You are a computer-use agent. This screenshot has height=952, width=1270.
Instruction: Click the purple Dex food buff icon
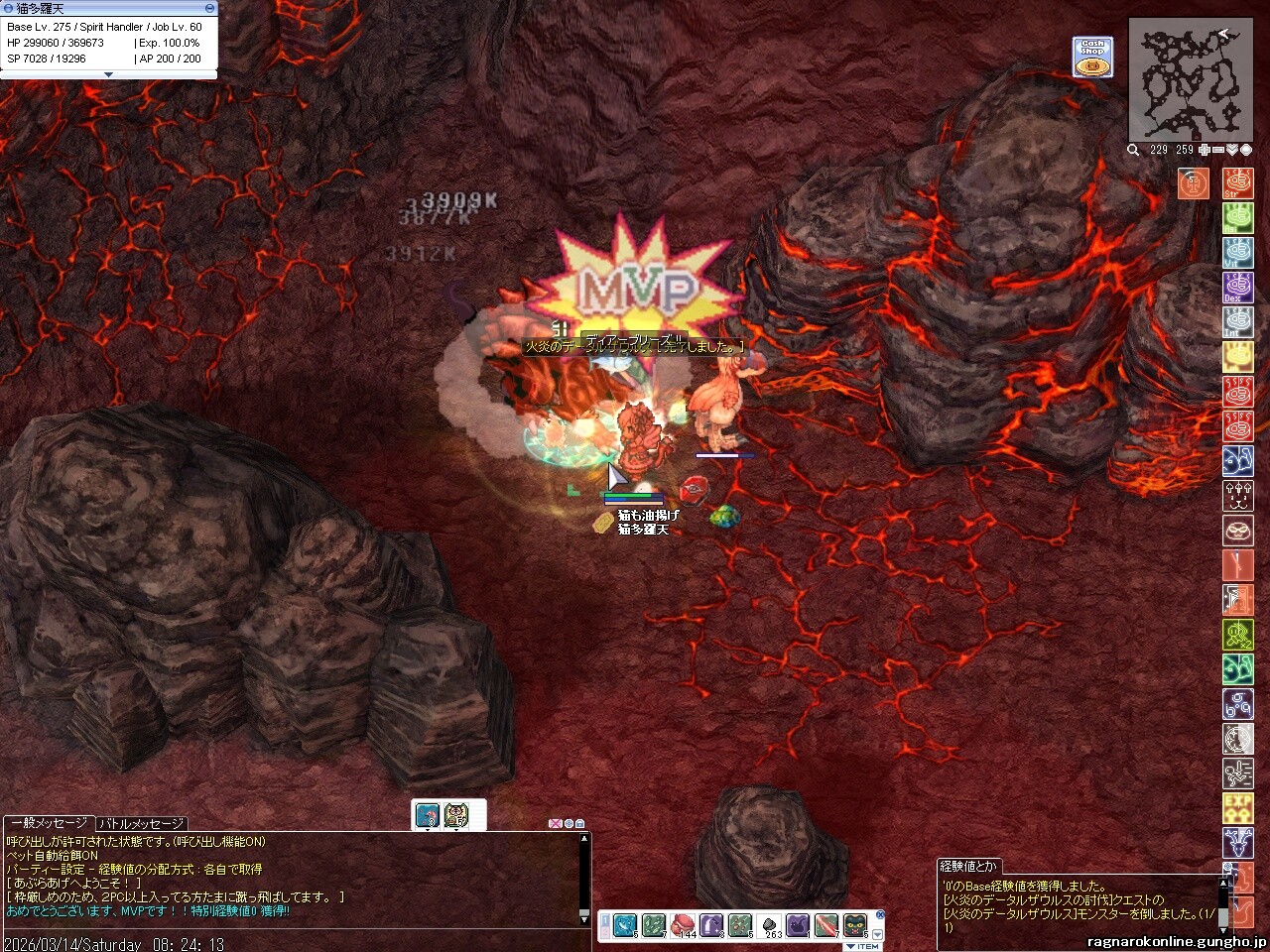(x=1237, y=288)
